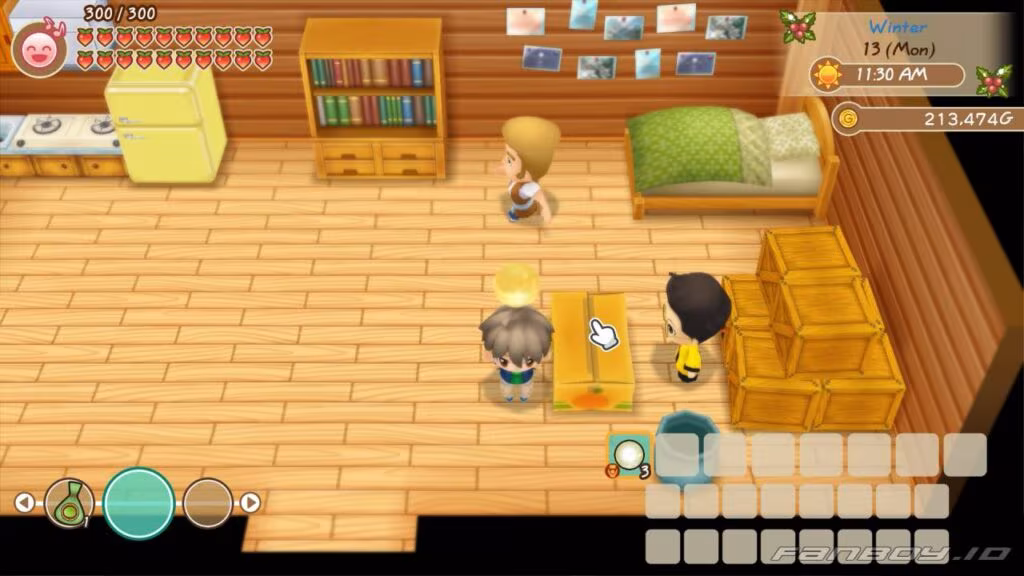1024x576 pixels.
Task: Select the white egg item in inventory
Action: (629, 456)
